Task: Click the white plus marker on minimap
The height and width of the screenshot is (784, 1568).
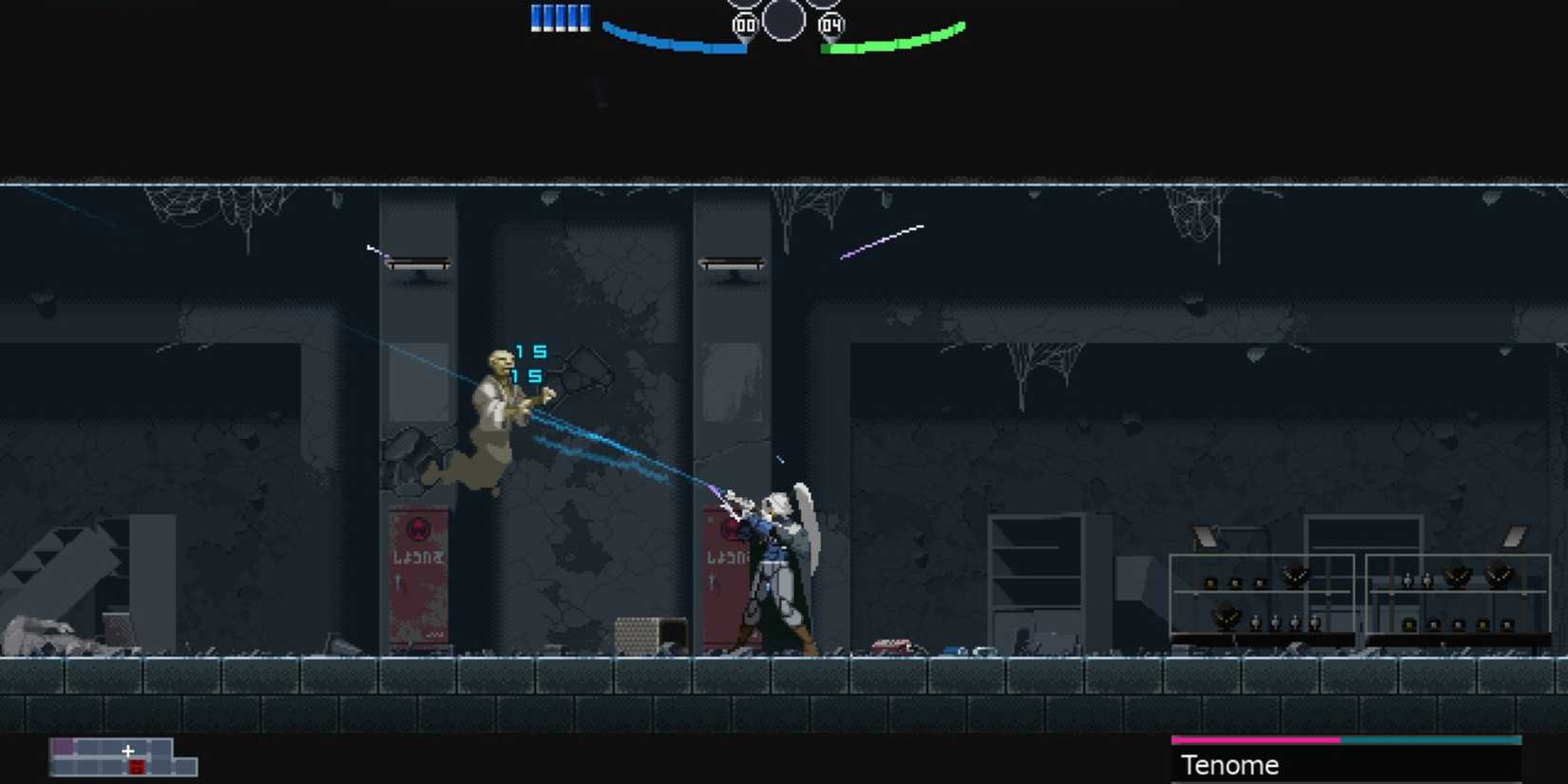Action: coord(128,750)
